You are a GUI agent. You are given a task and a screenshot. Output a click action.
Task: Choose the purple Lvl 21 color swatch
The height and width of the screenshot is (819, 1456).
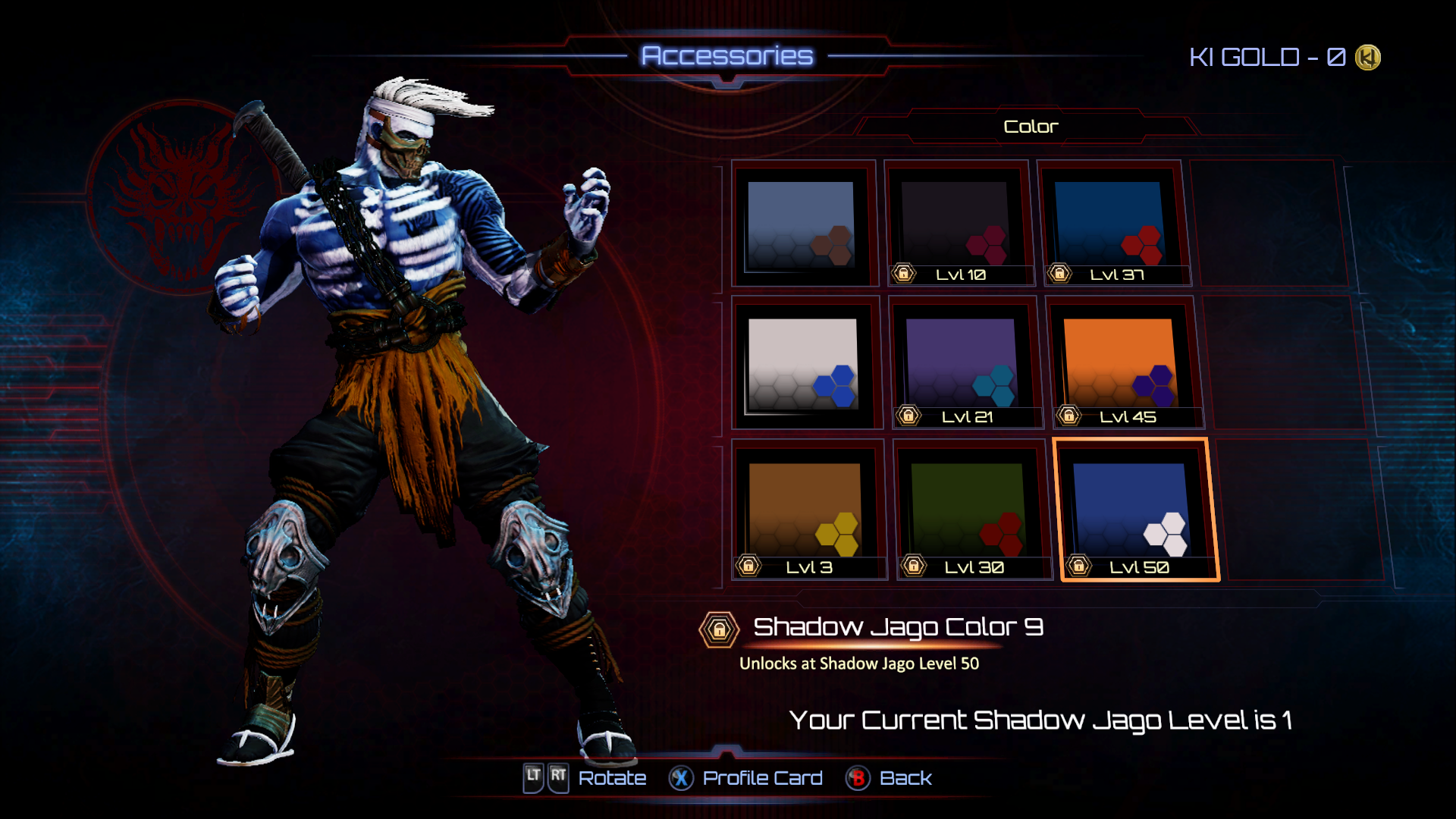[x=963, y=364]
